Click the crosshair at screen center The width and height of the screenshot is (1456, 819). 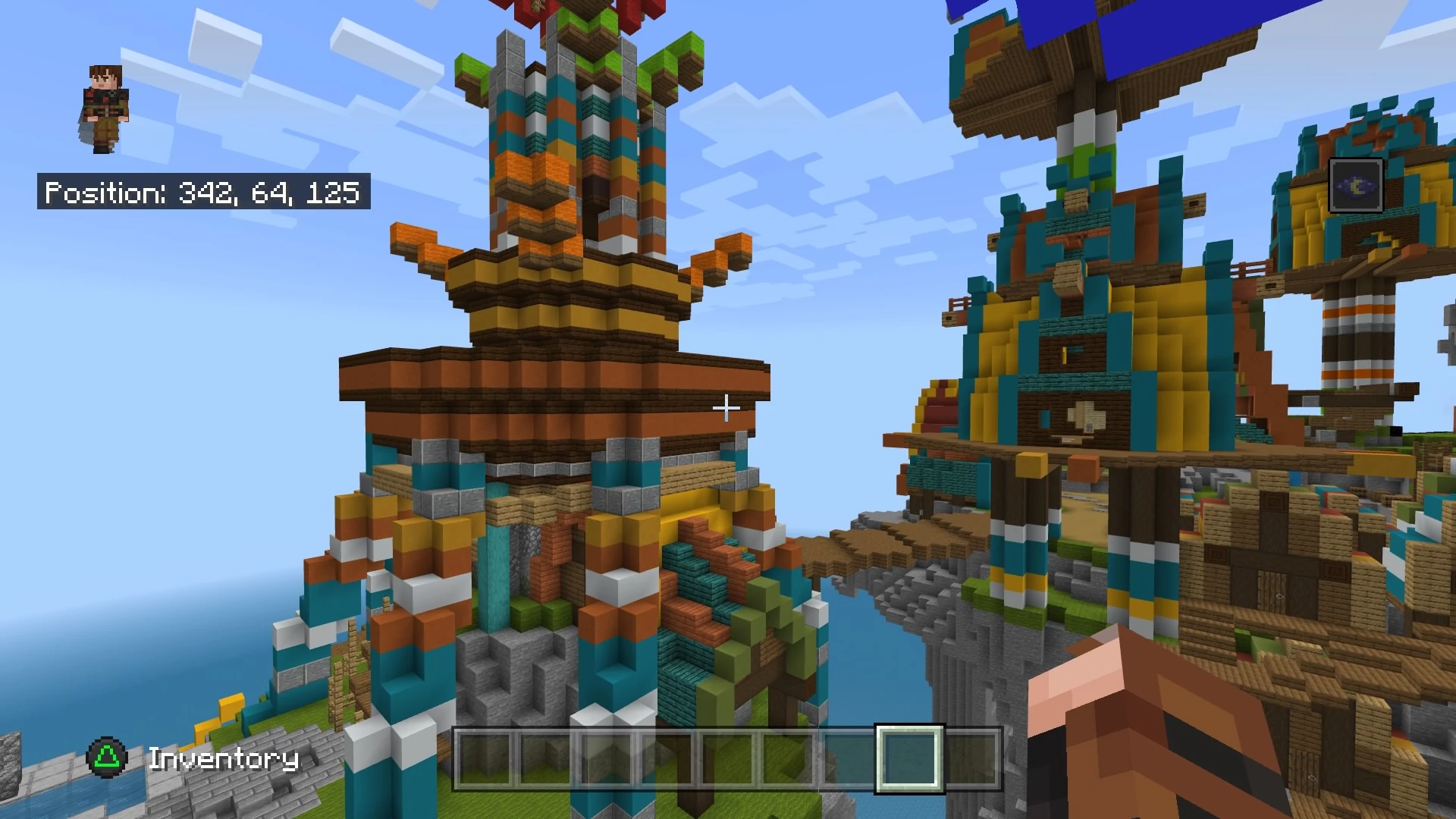pos(726,409)
